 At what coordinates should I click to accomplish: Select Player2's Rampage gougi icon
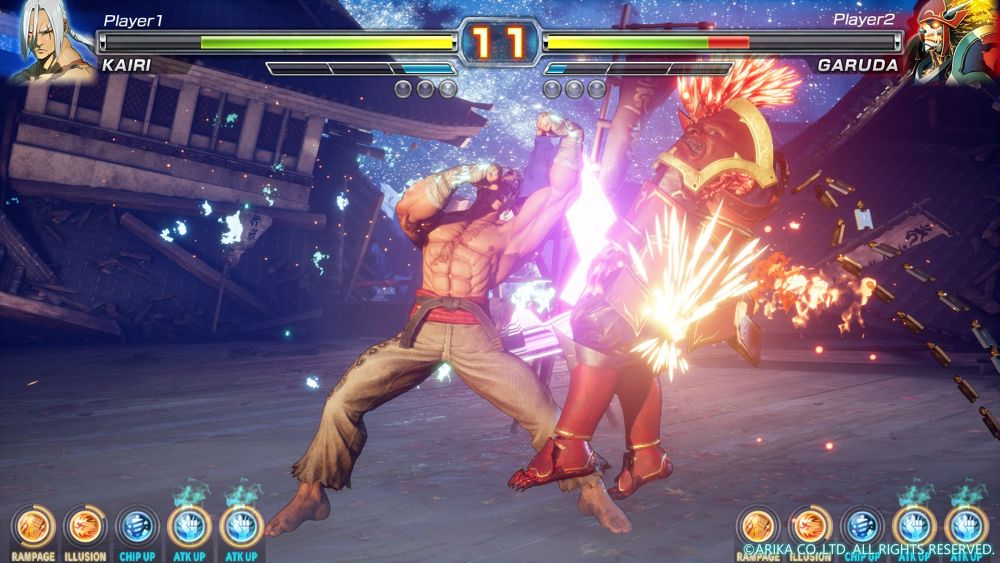click(759, 527)
